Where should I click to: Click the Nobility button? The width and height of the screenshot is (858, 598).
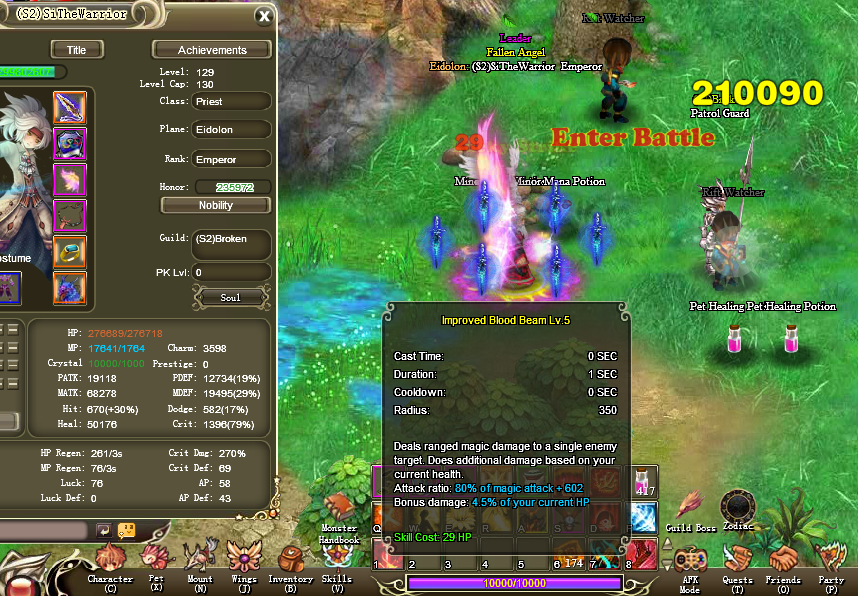(216, 205)
